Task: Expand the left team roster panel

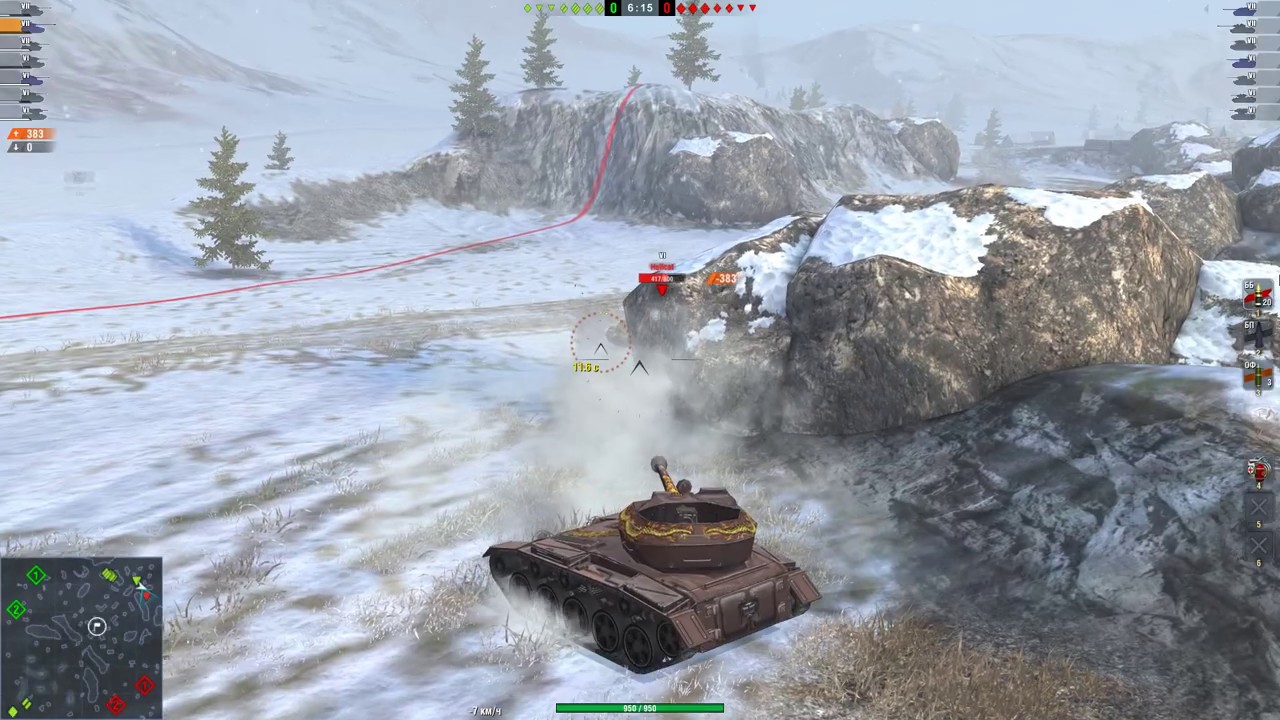Action: 30,60
